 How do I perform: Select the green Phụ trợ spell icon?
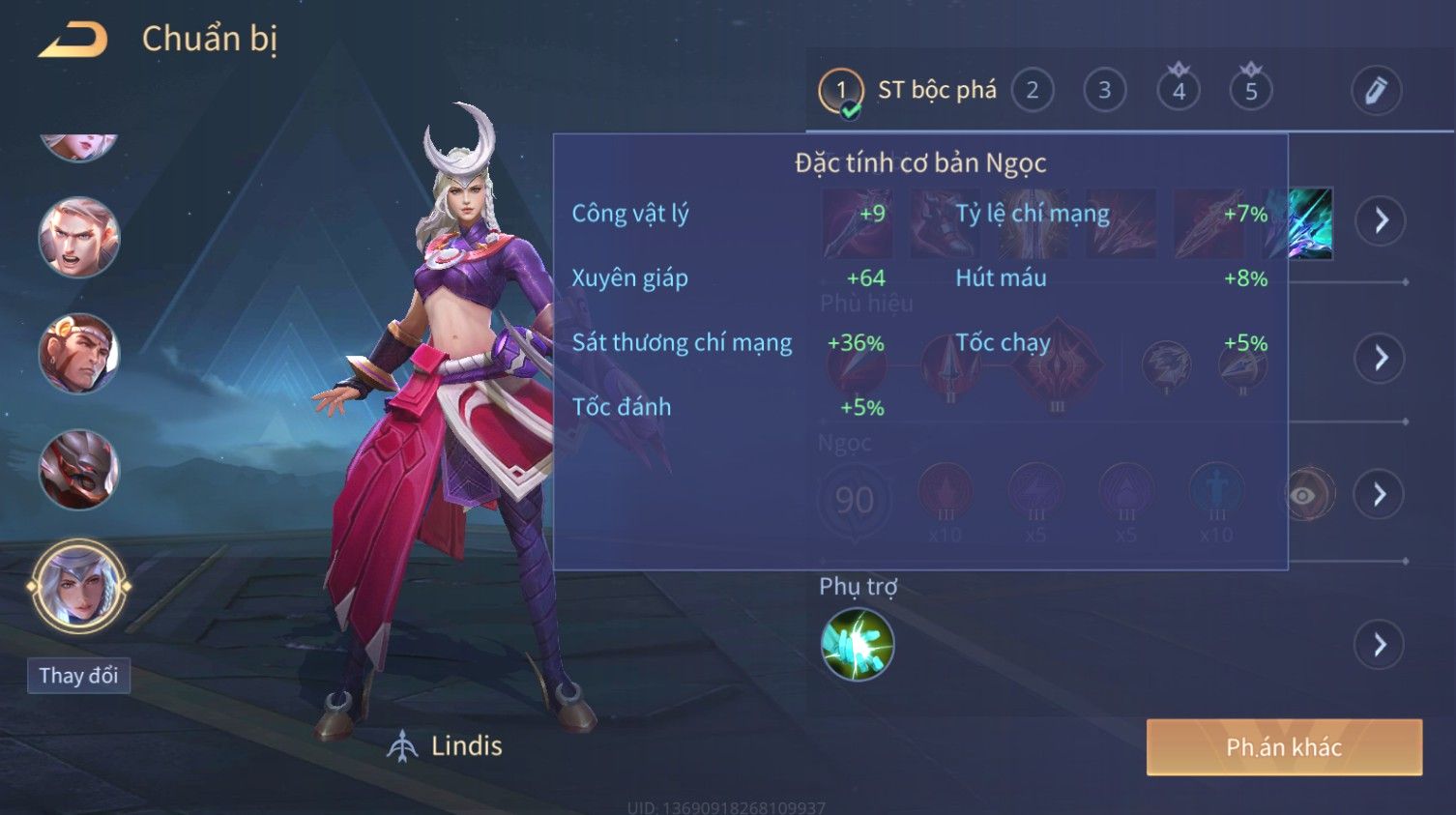[858, 645]
